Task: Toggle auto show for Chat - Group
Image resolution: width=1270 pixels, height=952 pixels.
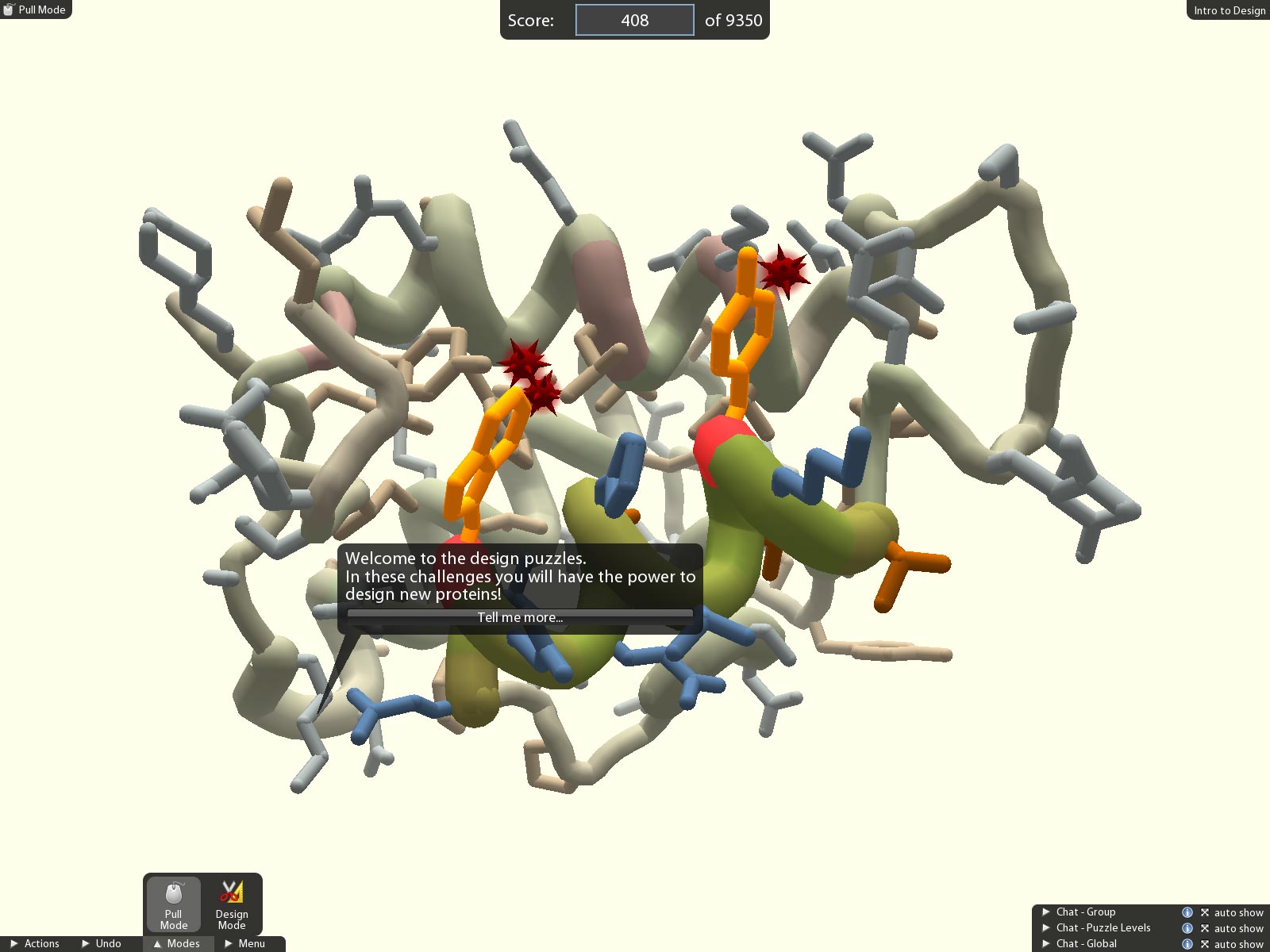Action: point(1231,913)
